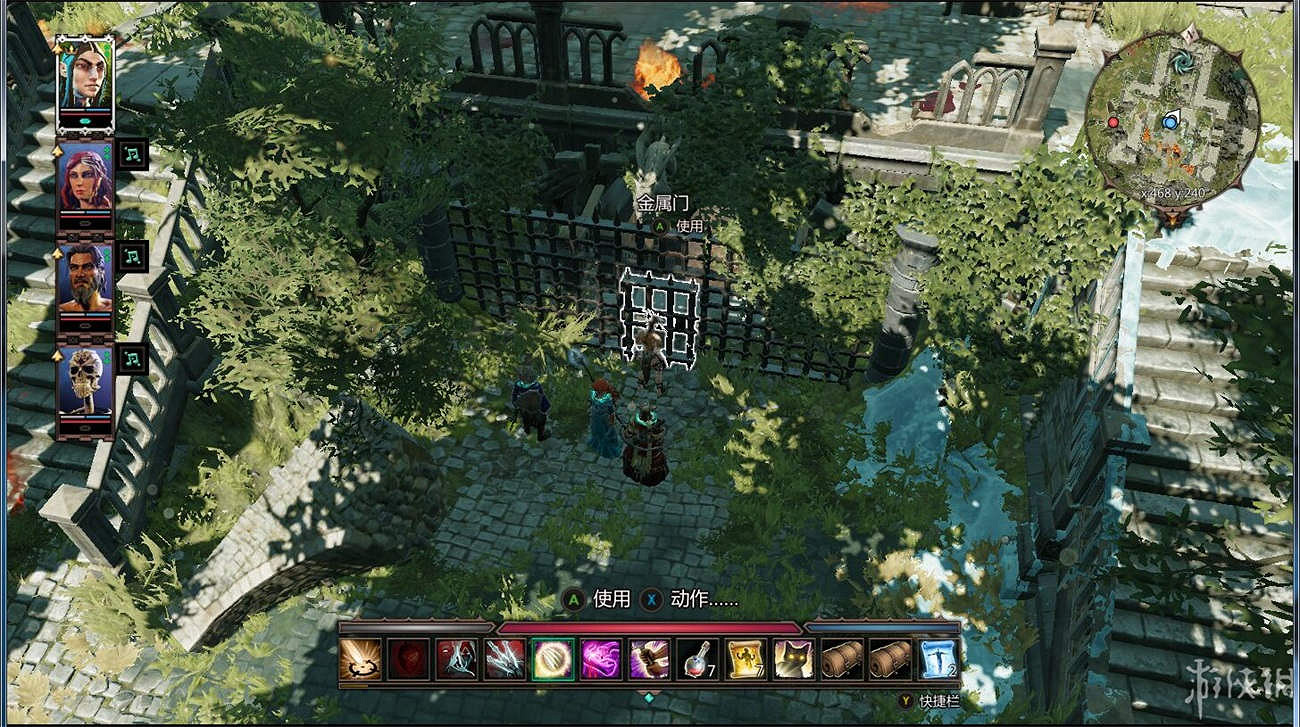This screenshot has height=727, width=1300.
Task: Click the glowing golden sphere skill icon
Action: (552, 658)
